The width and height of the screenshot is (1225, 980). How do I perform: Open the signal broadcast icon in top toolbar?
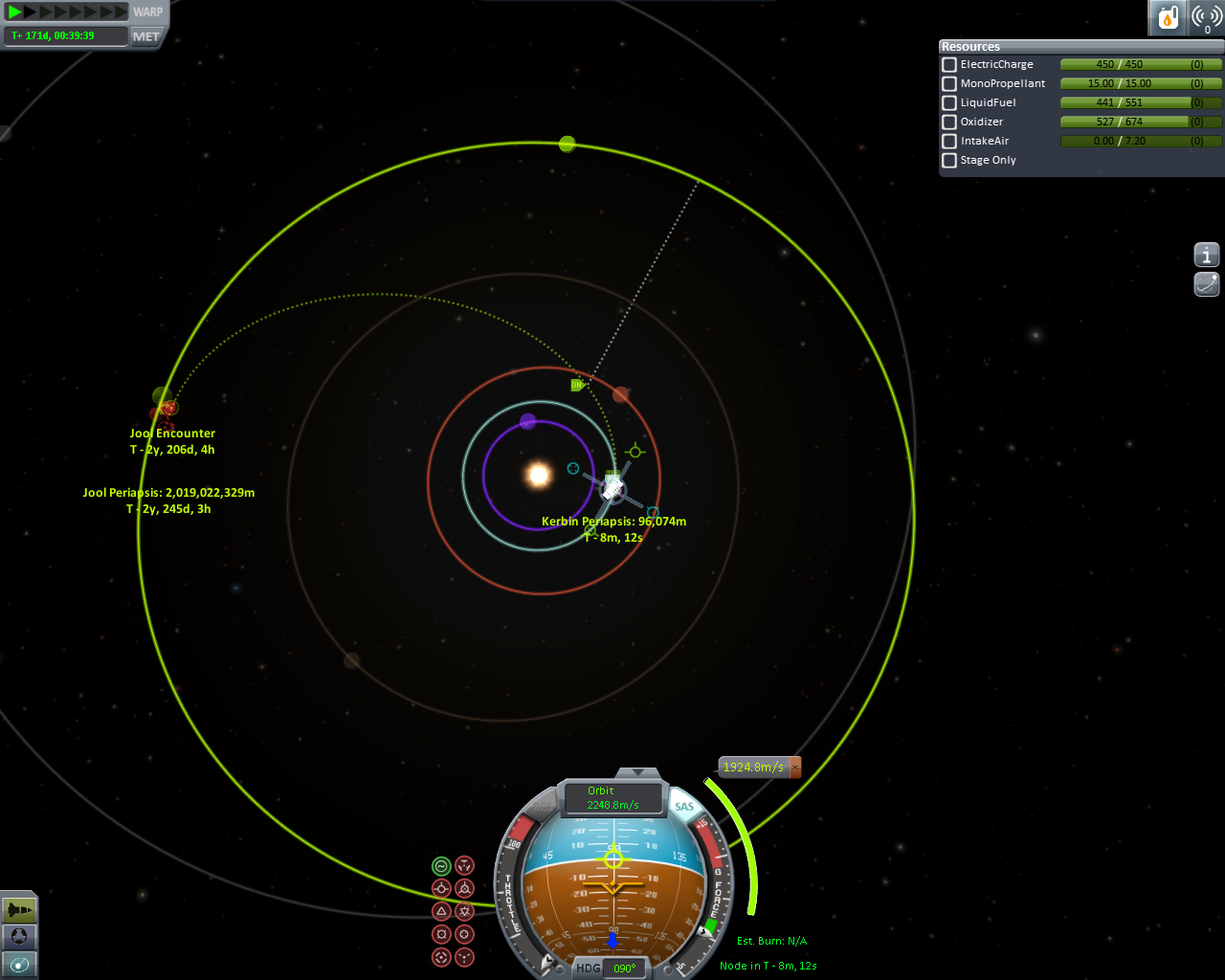point(1207,17)
